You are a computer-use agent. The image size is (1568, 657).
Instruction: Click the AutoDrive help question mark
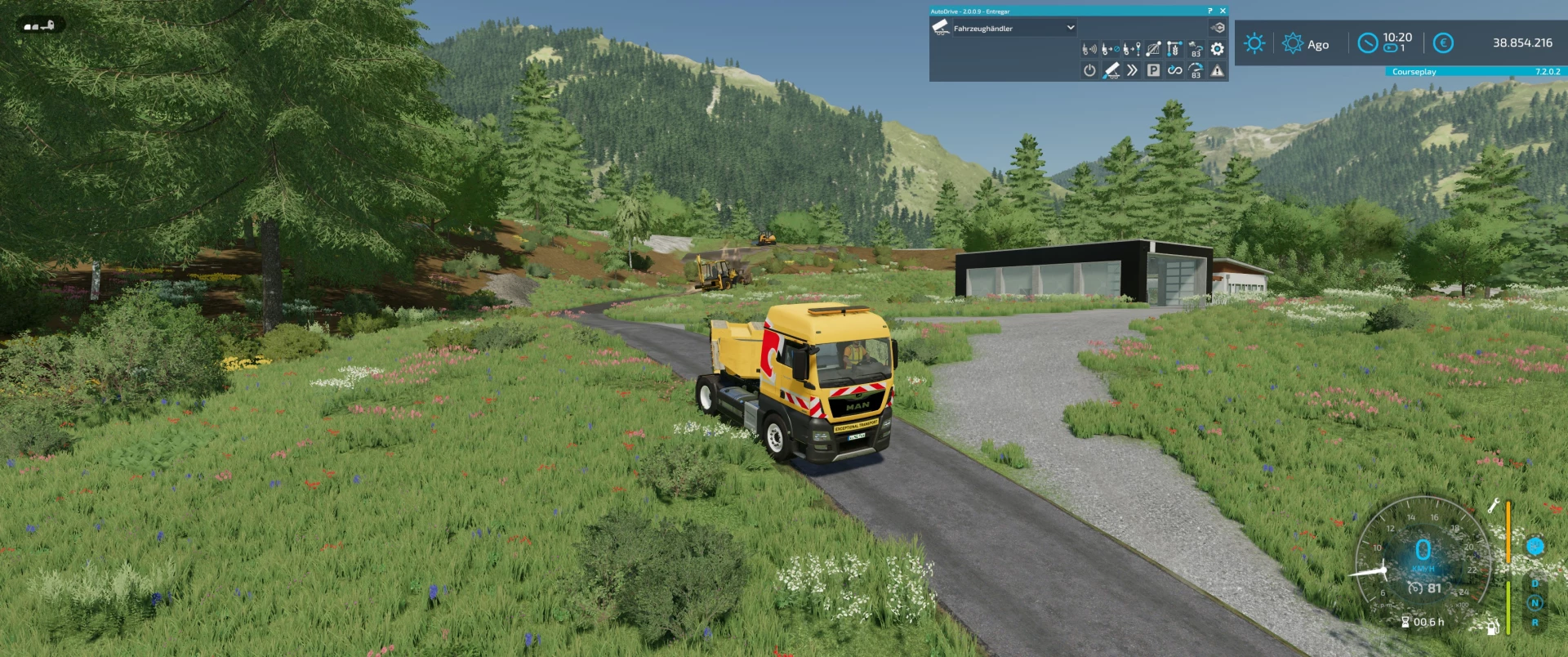pyautogui.click(x=1209, y=11)
